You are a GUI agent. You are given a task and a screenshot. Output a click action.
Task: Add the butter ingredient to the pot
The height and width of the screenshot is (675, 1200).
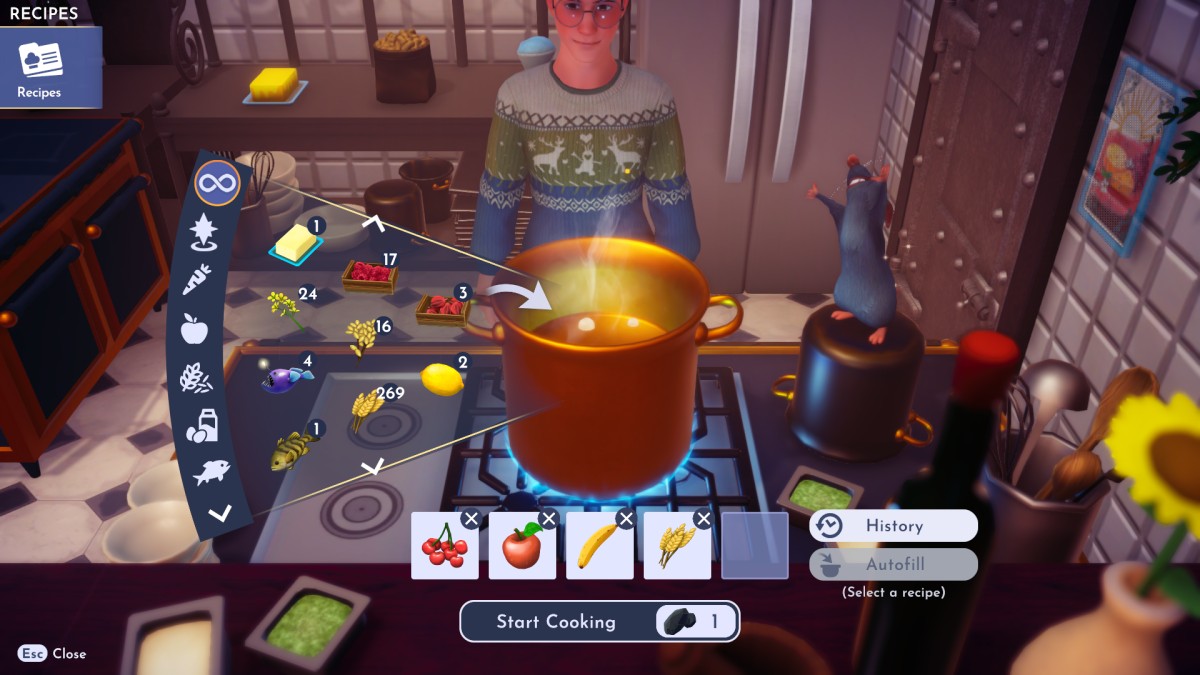[x=294, y=243]
